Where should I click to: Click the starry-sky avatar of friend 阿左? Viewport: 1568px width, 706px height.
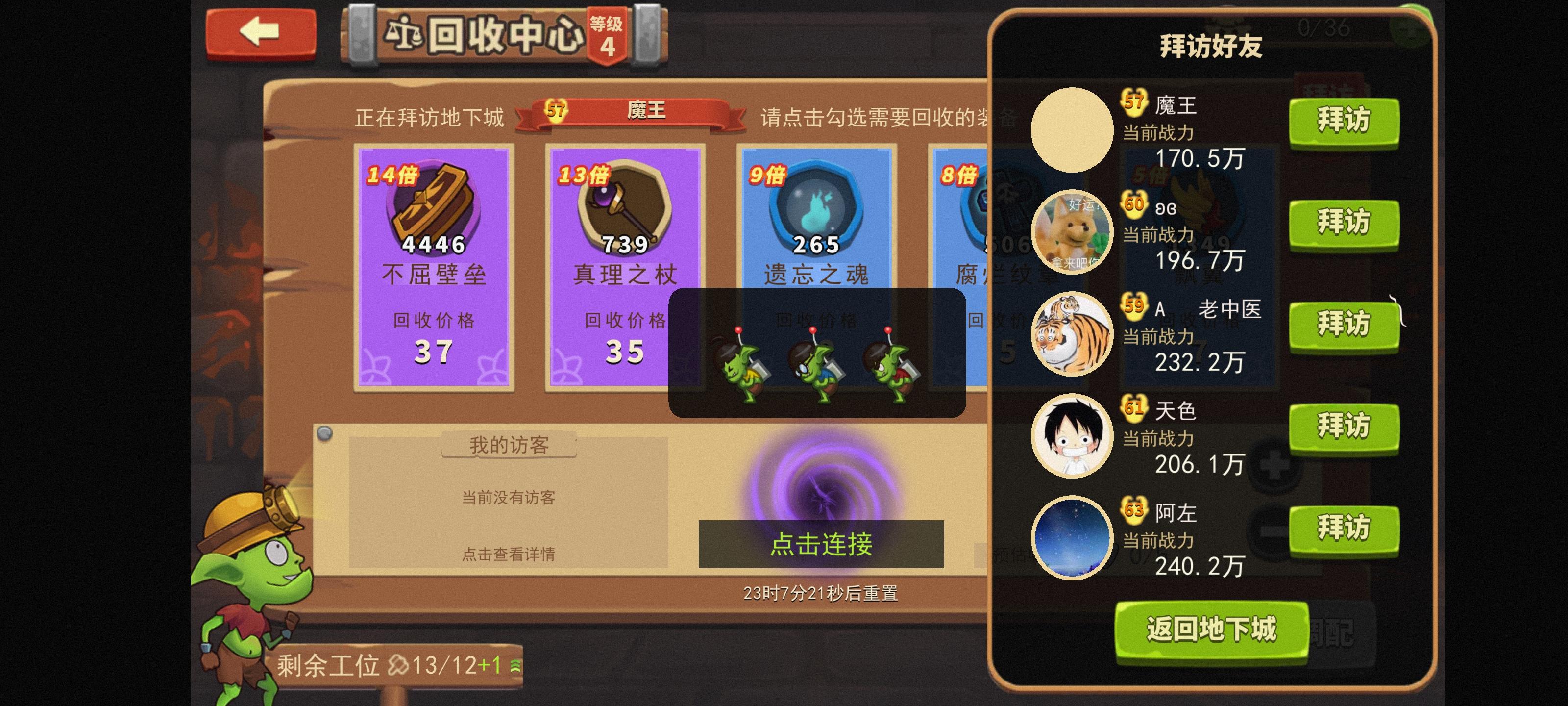pos(1073,537)
